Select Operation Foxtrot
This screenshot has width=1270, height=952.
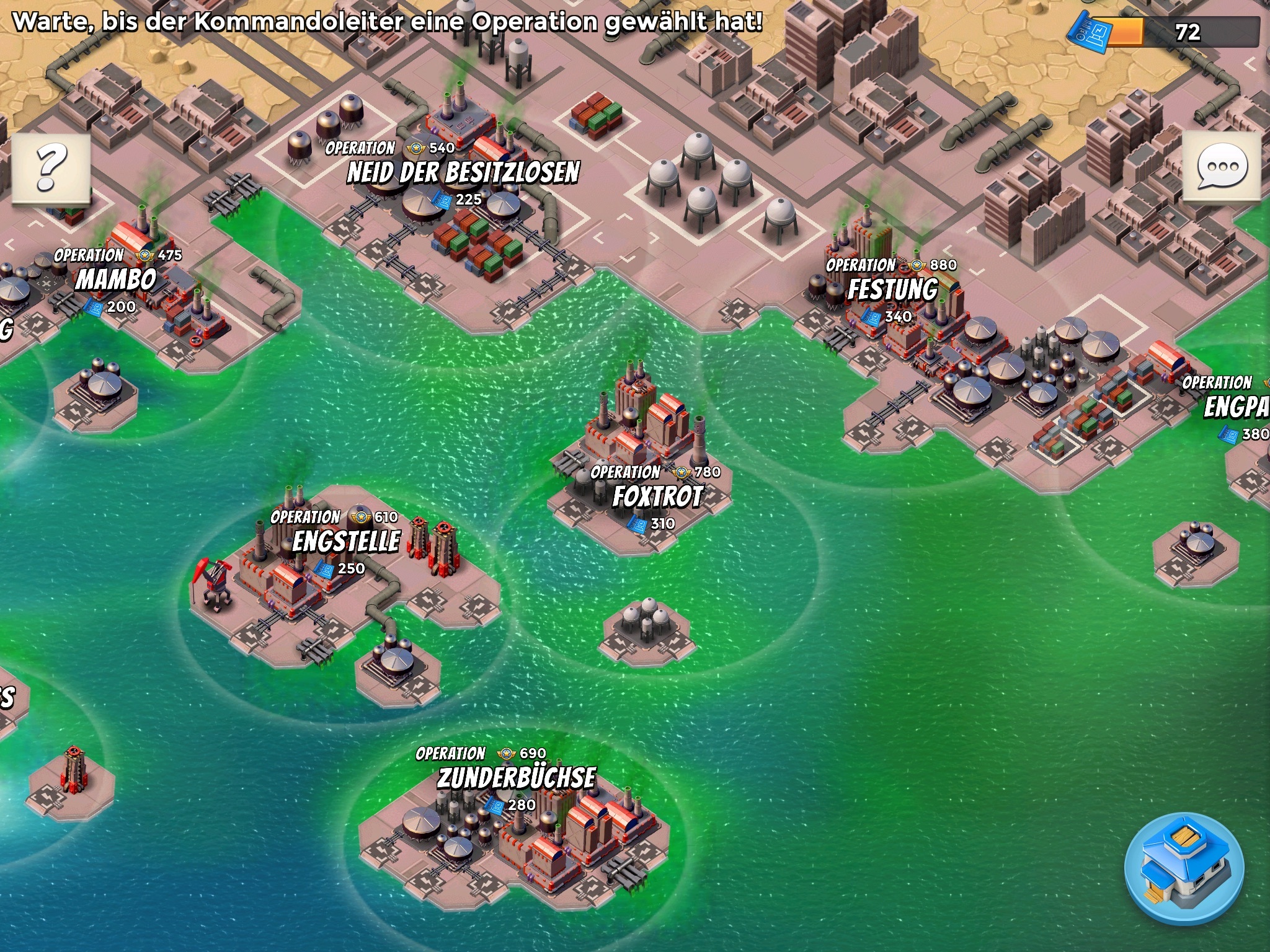pyautogui.click(x=657, y=496)
